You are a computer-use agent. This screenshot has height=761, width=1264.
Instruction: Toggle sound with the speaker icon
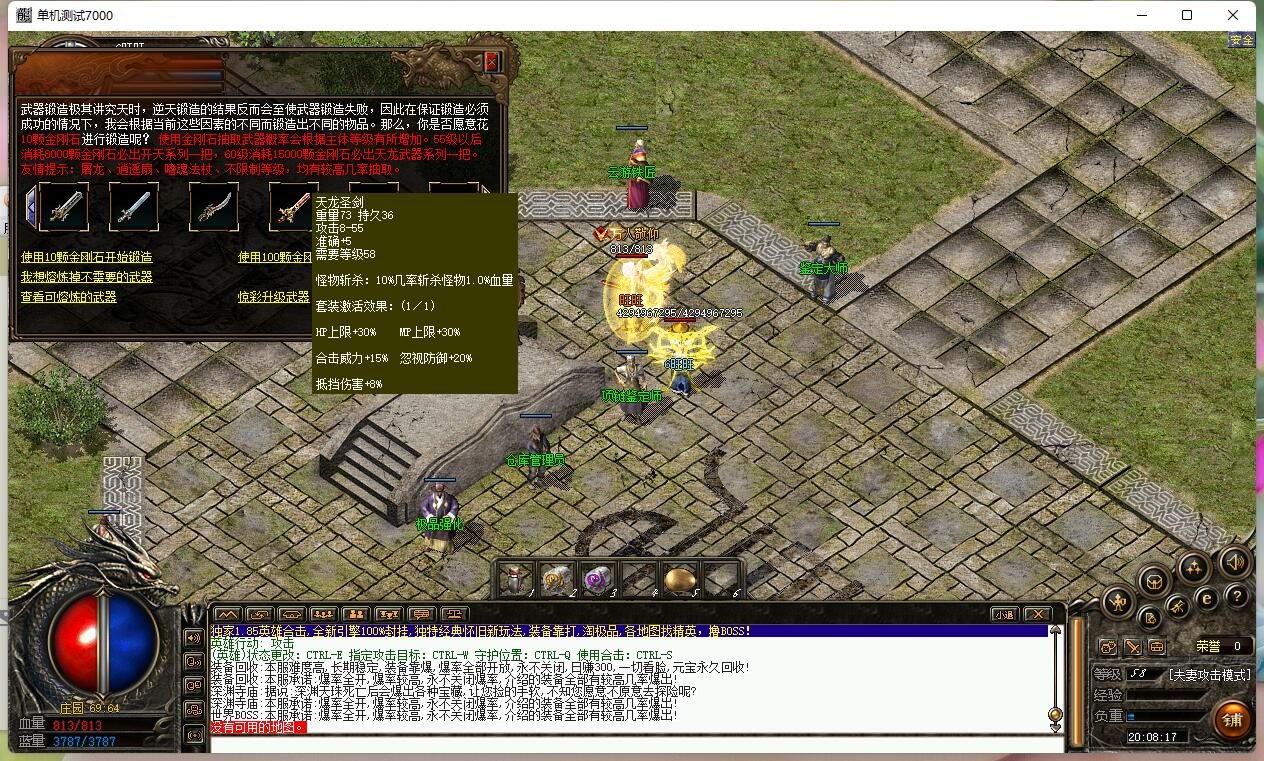tap(1235, 562)
